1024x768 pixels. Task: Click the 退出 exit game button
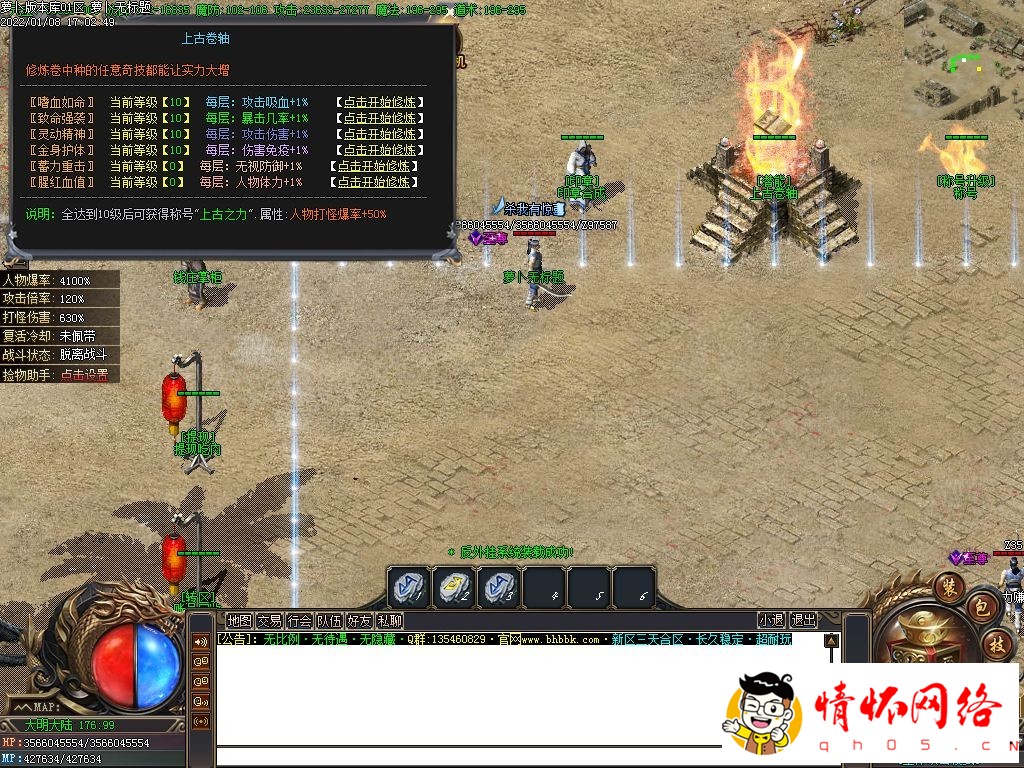click(803, 620)
